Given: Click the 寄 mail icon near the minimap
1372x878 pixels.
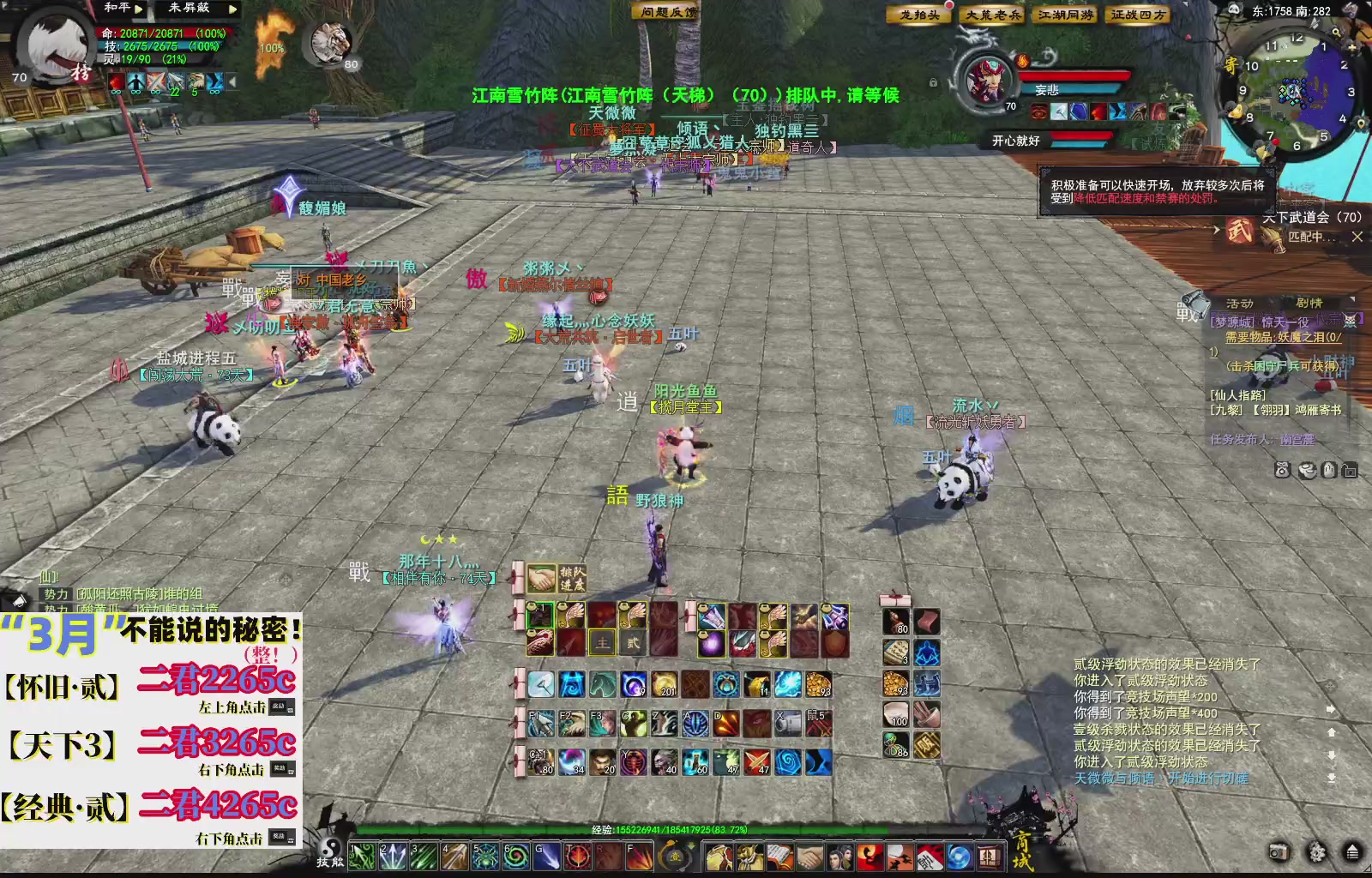Looking at the screenshot, I should point(1232,65).
